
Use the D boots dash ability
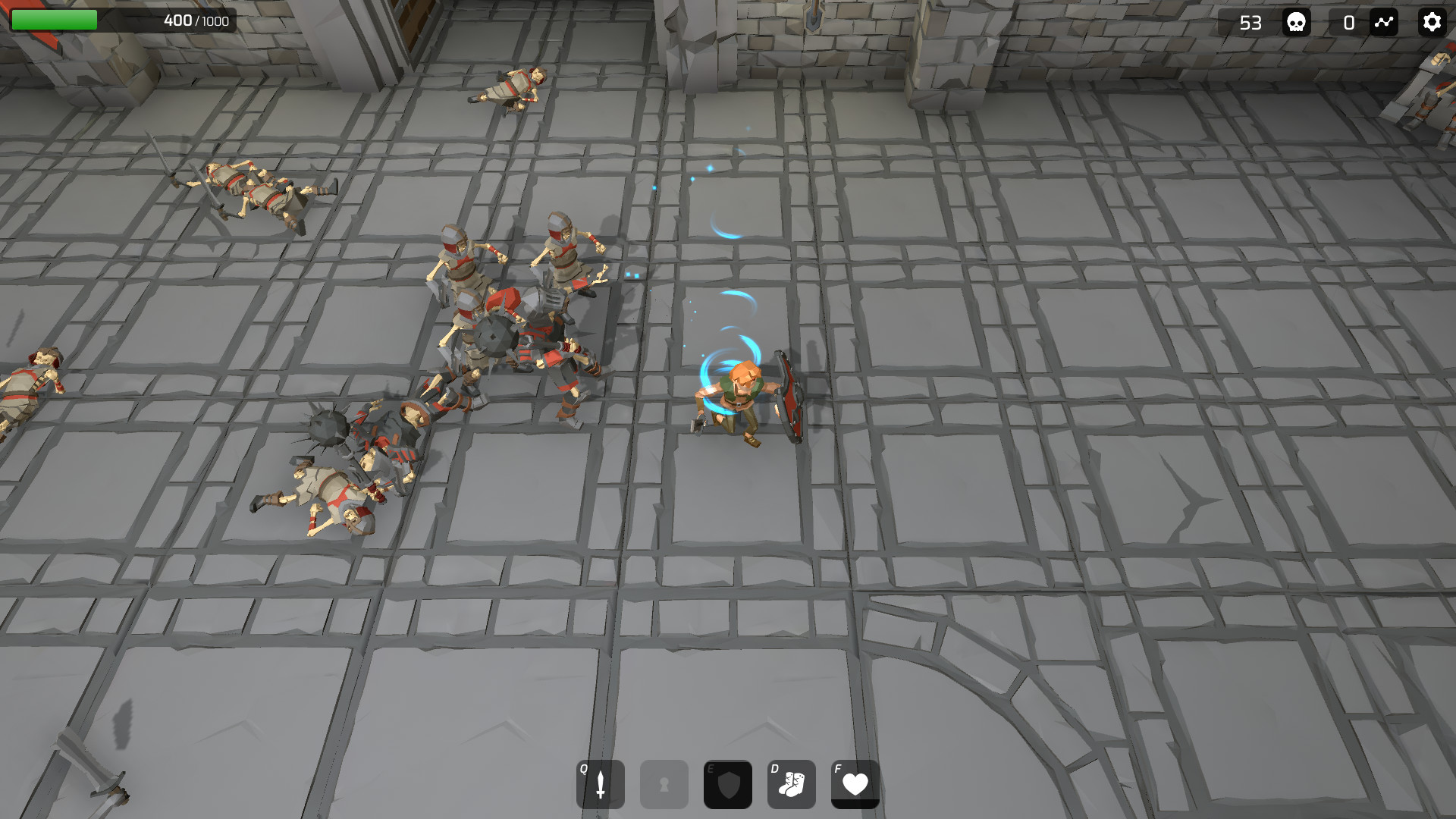tap(791, 785)
